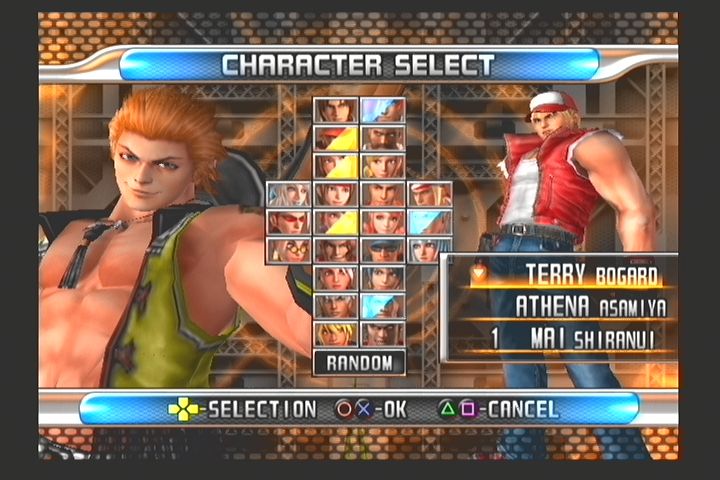Select the portrait wearing round yellow glasses
Screen dimensions: 720x480
click(288, 250)
